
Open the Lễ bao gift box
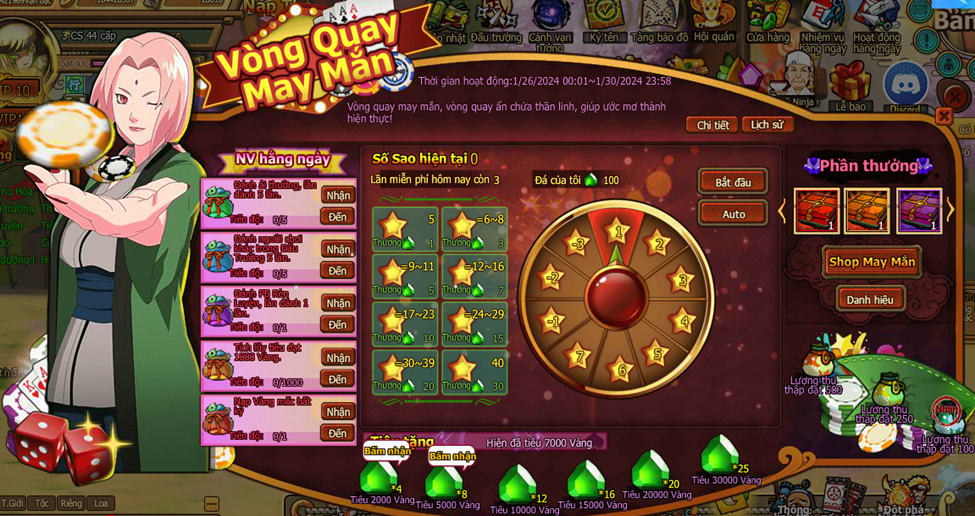point(851,84)
